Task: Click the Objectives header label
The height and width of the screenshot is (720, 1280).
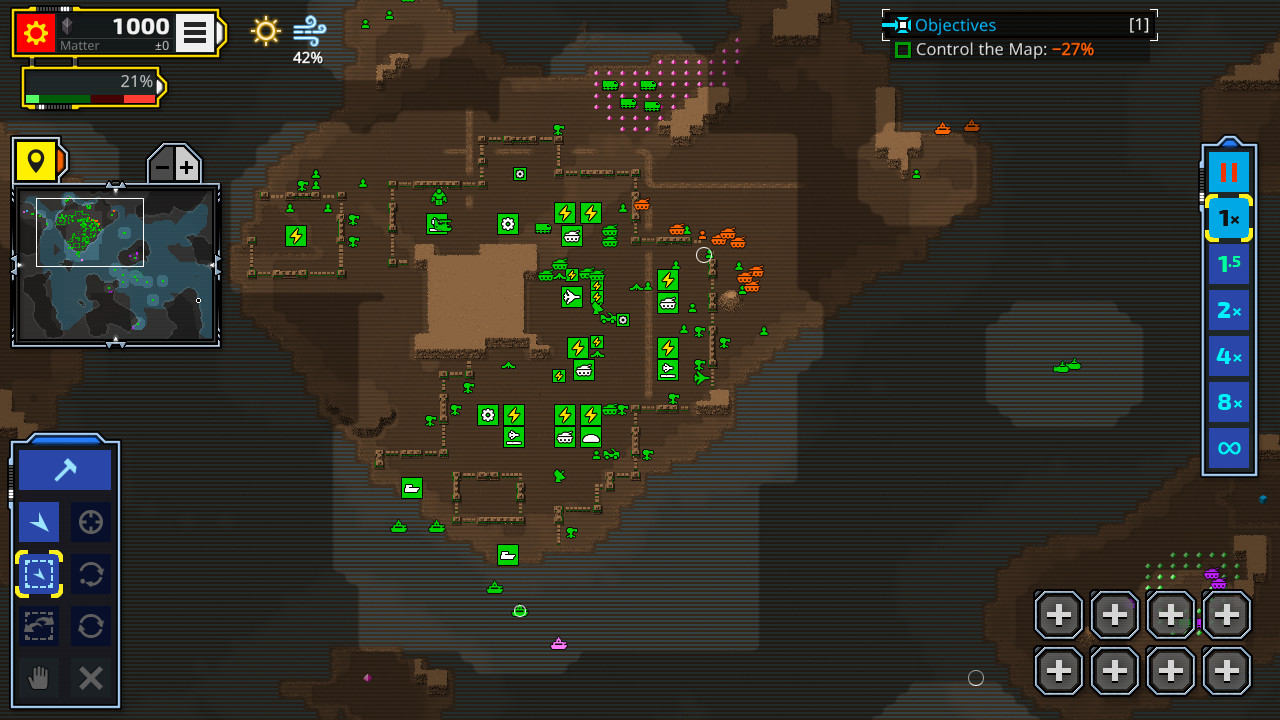Action: coord(953,24)
